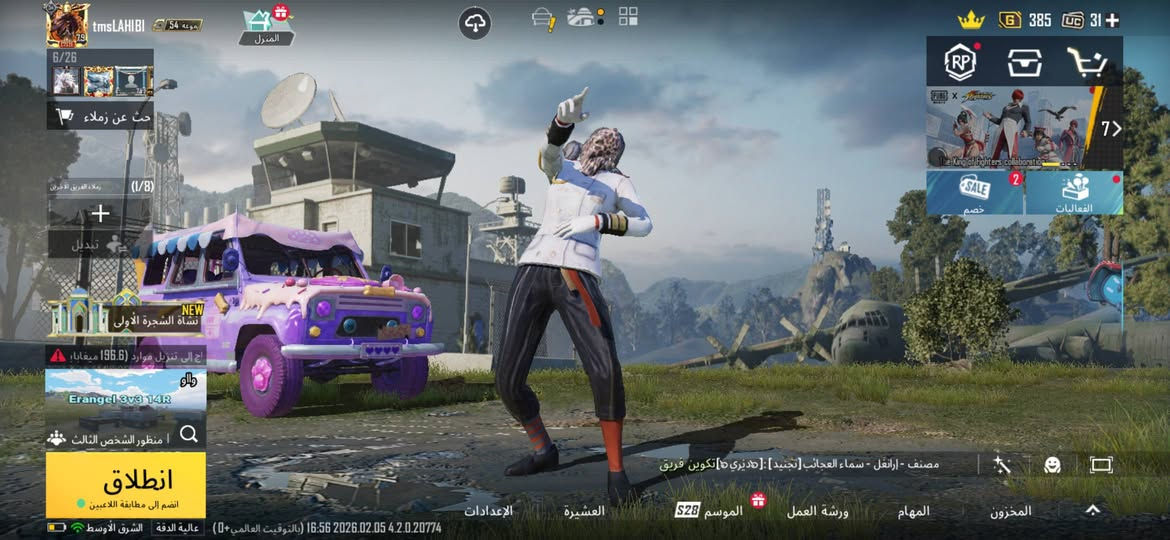
Task: Invite a teammate with the plus slot
Action: click(100, 213)
